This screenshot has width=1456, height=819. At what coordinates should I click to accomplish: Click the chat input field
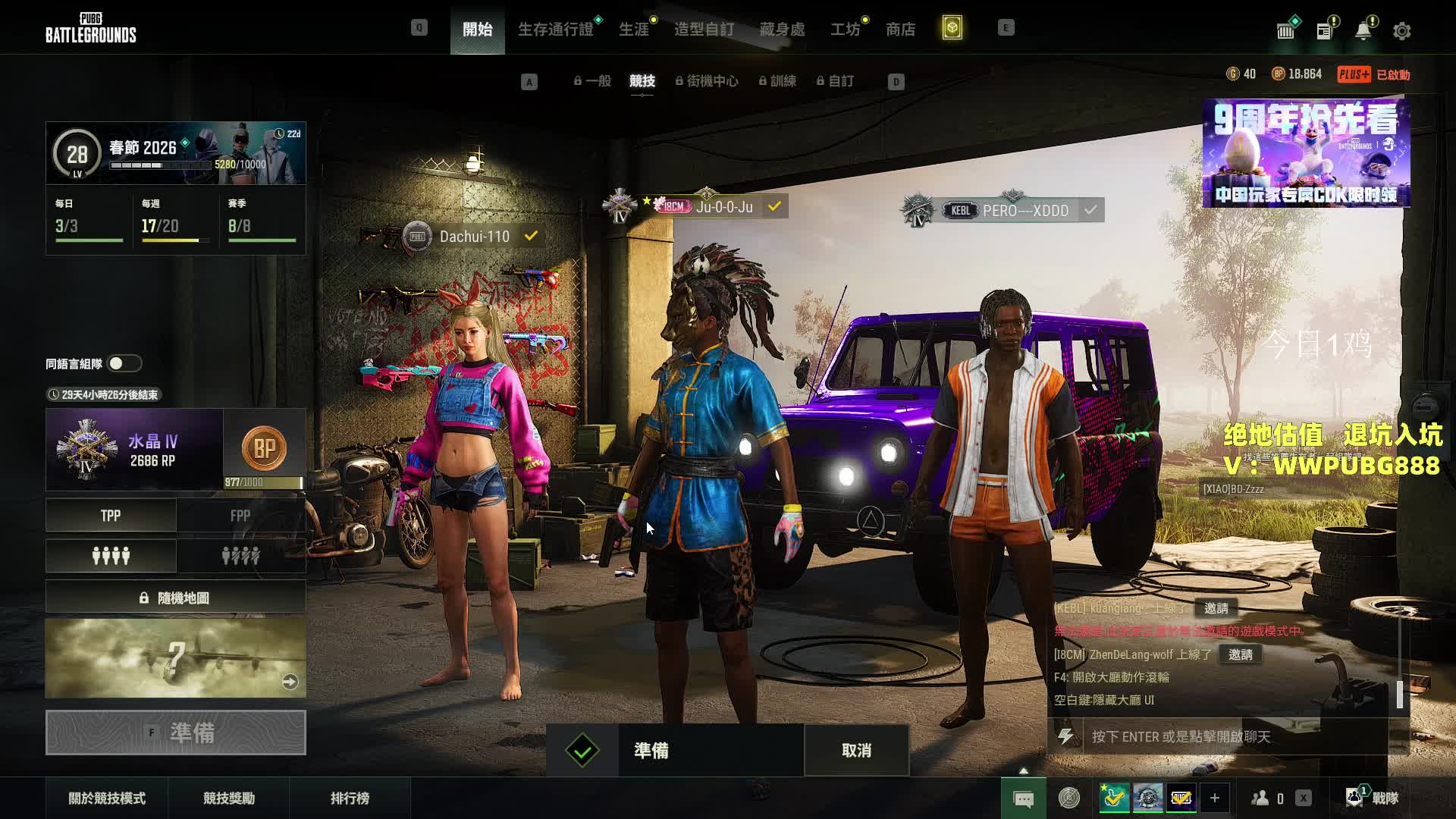pos(1236,736)
